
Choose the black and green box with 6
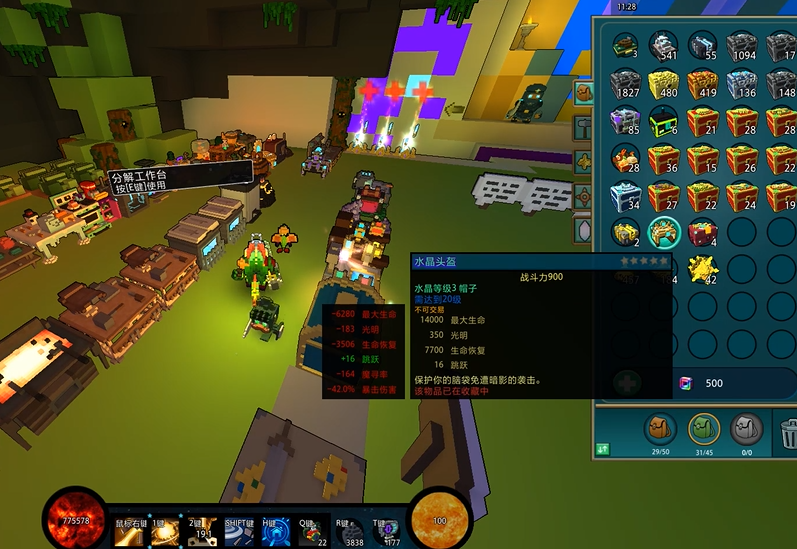pyautogui.click(x=664, y=121)
